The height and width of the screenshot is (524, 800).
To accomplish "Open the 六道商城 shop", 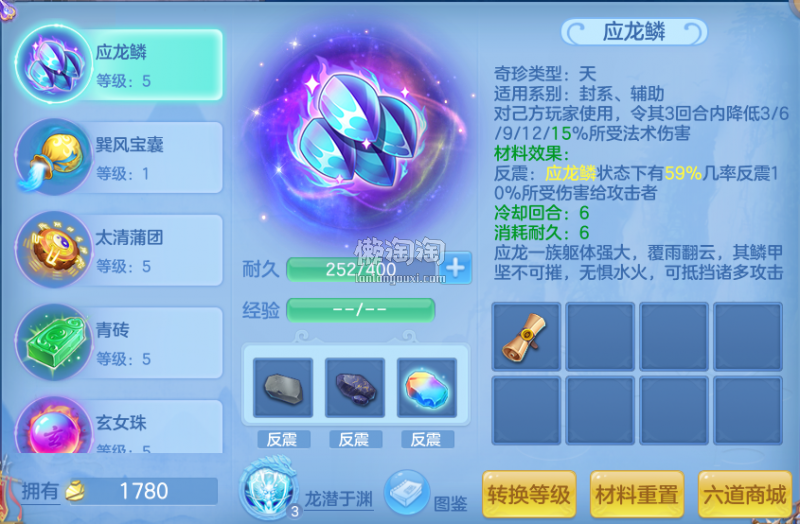I will tap(744, 494).
